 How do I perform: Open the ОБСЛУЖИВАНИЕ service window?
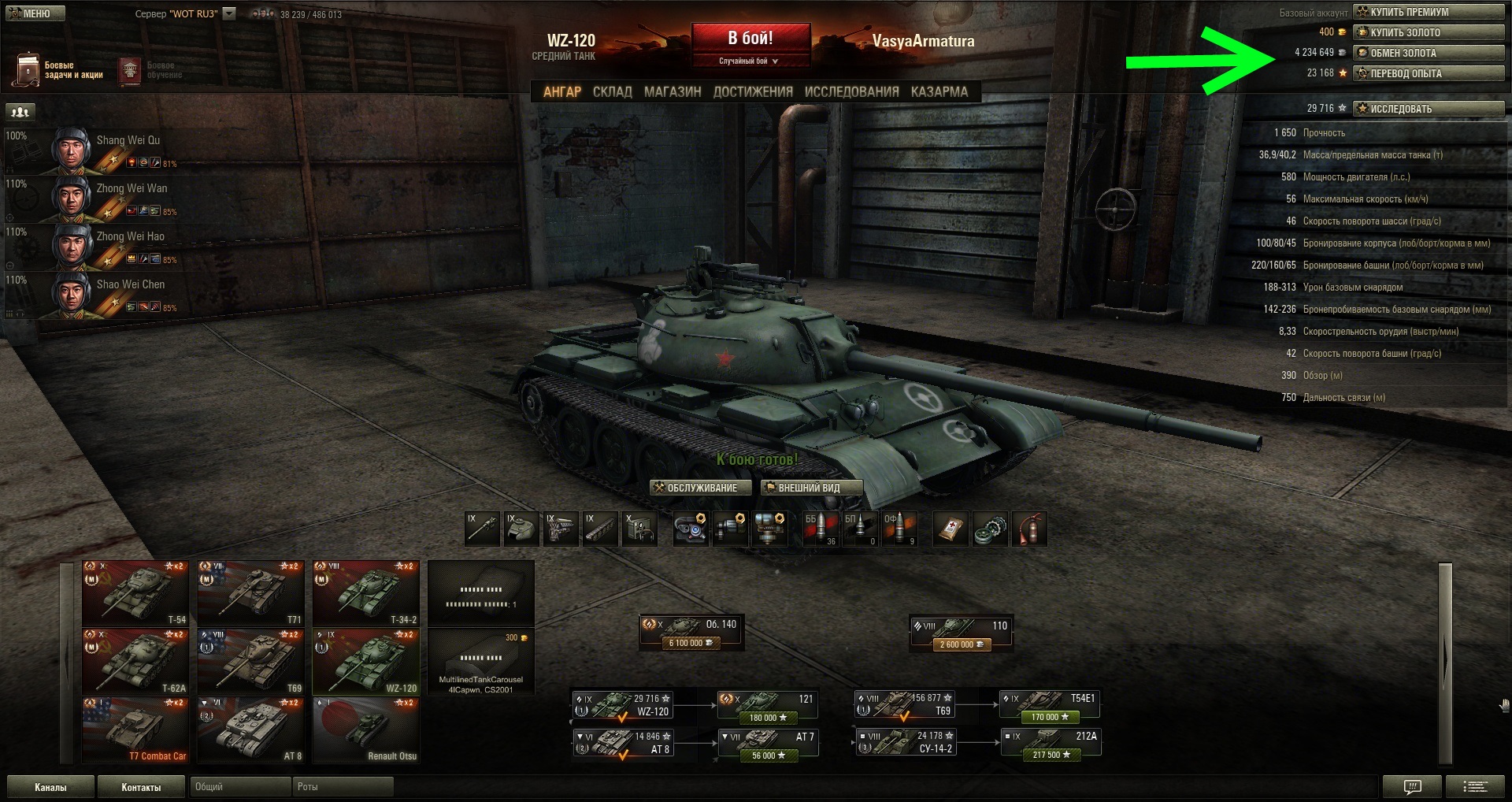tap(700, 488)
